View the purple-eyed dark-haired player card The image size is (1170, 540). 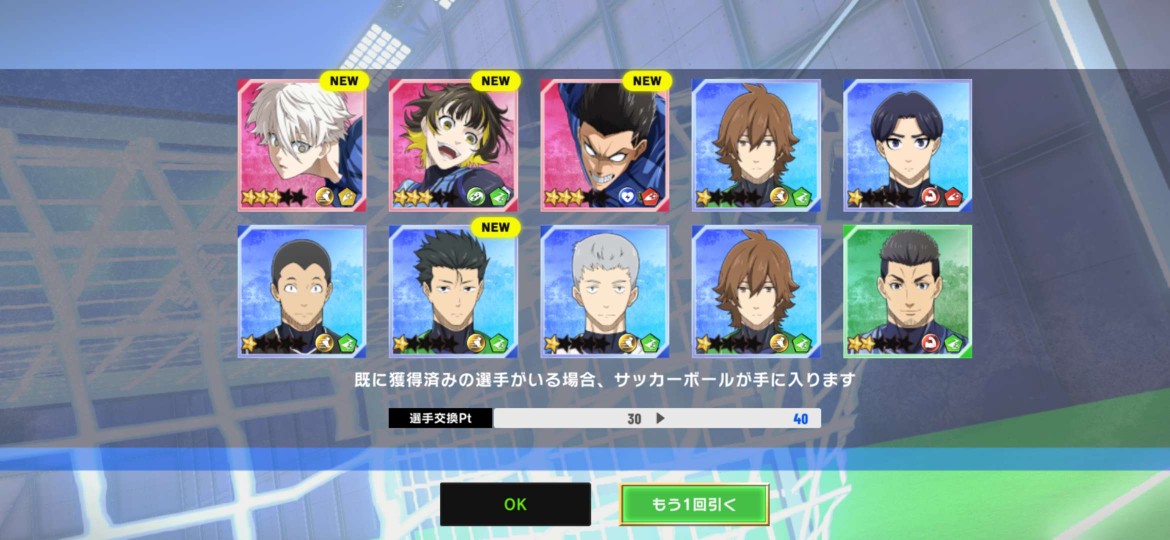[x=907, y=145]
